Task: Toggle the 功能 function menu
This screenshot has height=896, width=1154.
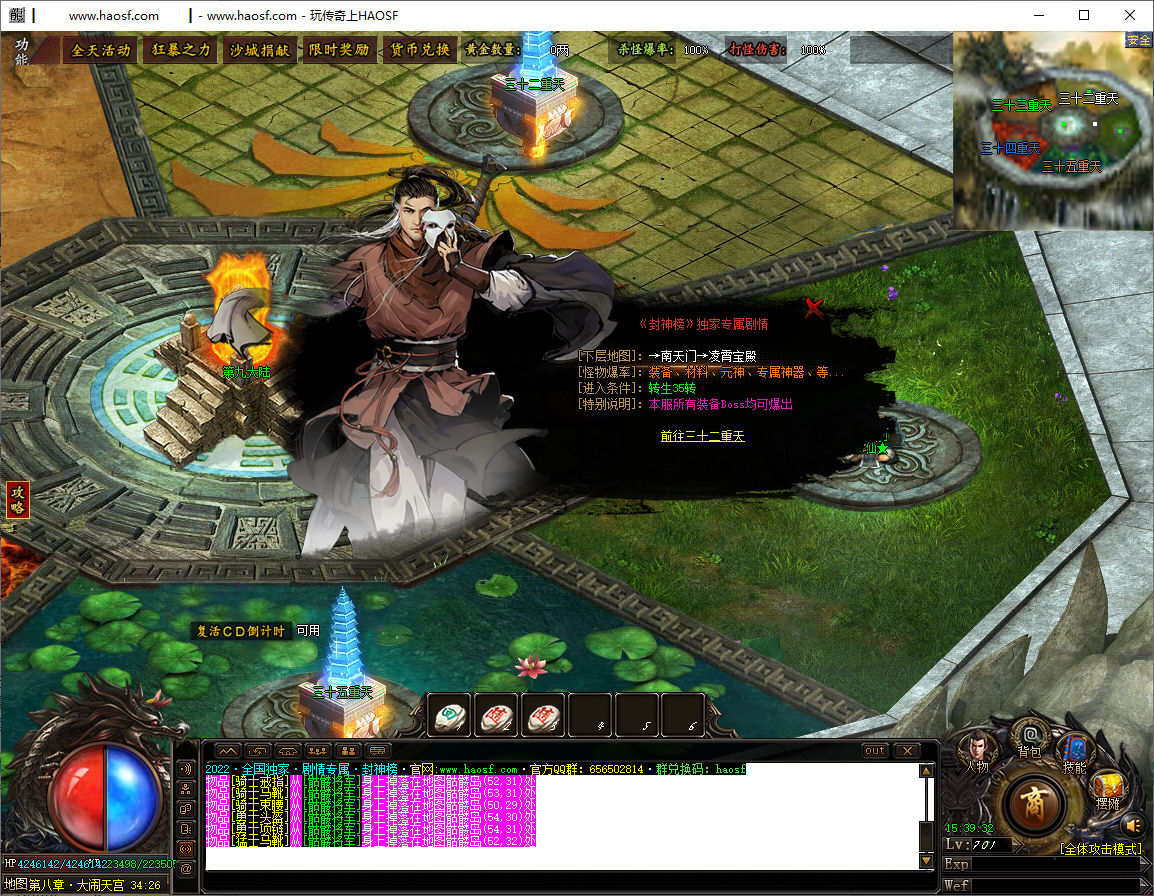Action: click(x=22, y=51)
